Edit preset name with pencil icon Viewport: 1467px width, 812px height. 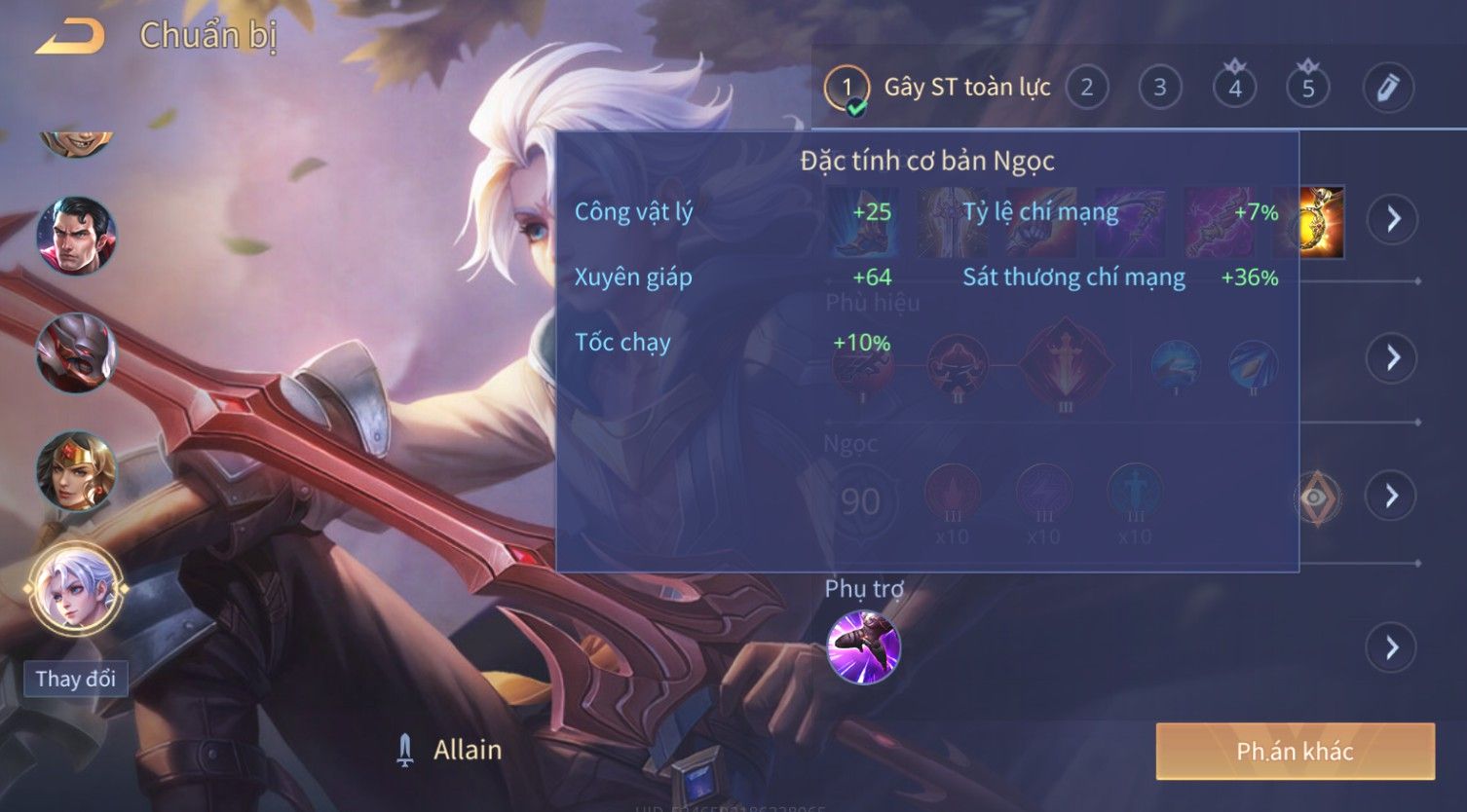click(x=1387, y=89)
